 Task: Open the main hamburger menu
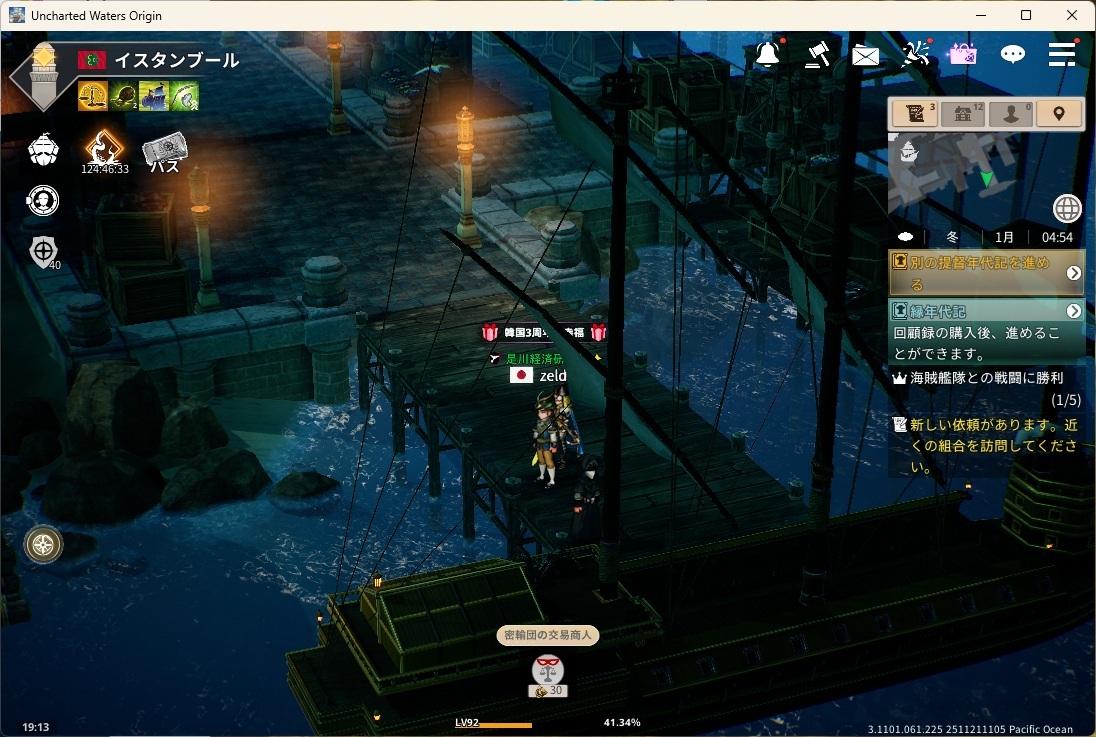pyautogui.click(x=1062, y=54)
